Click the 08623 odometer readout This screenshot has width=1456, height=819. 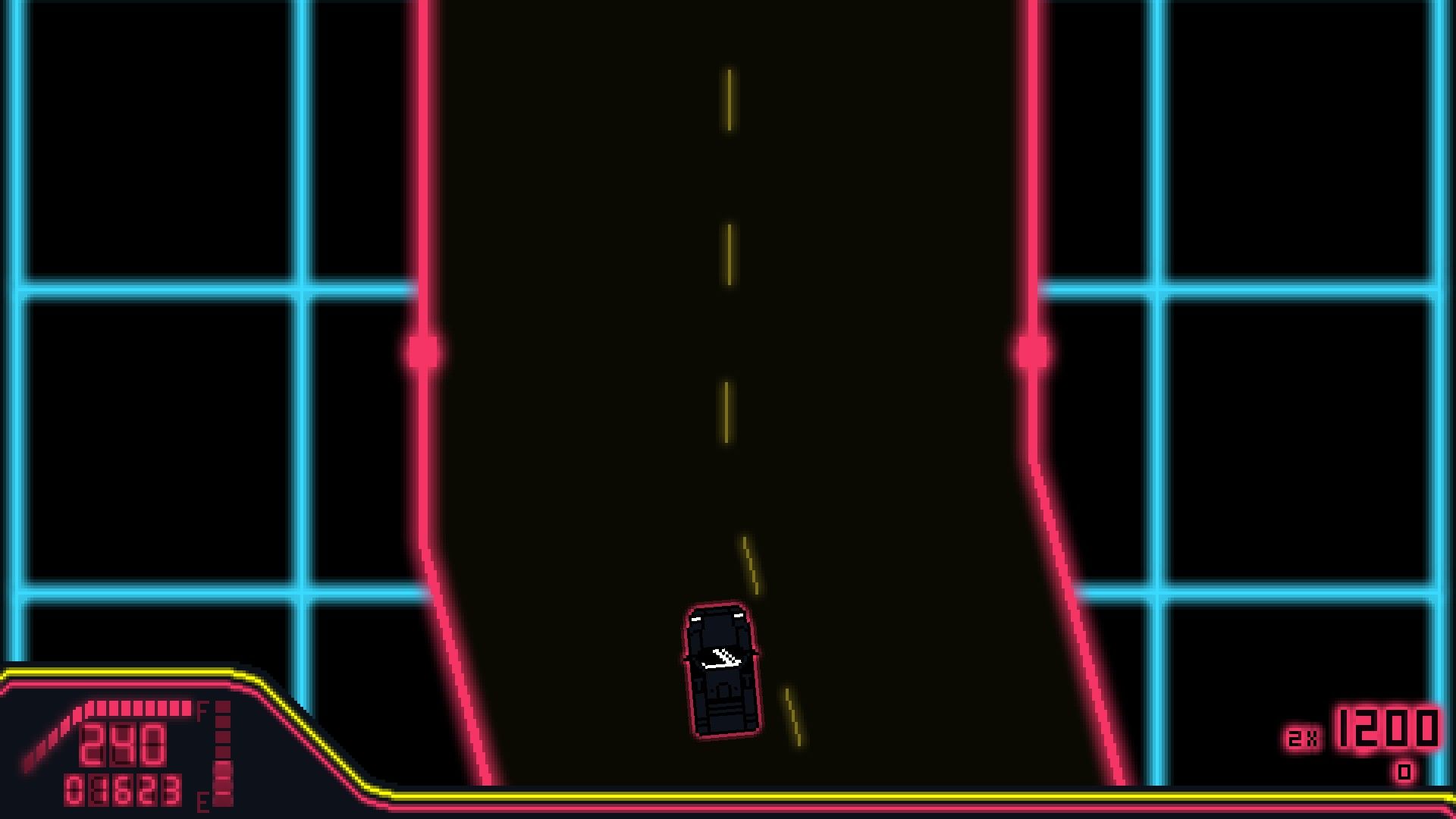tap(121, 790)
